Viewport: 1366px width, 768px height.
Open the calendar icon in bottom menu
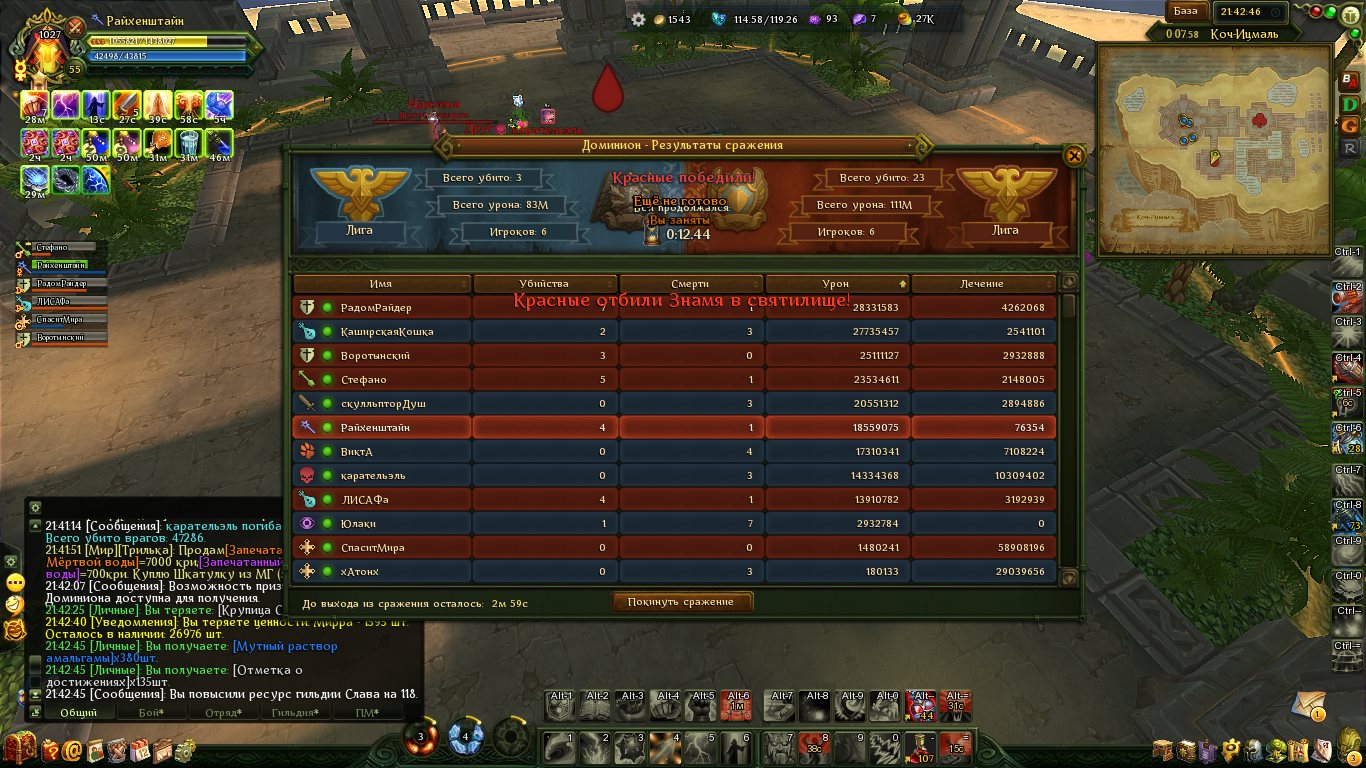tap(140, 749)
